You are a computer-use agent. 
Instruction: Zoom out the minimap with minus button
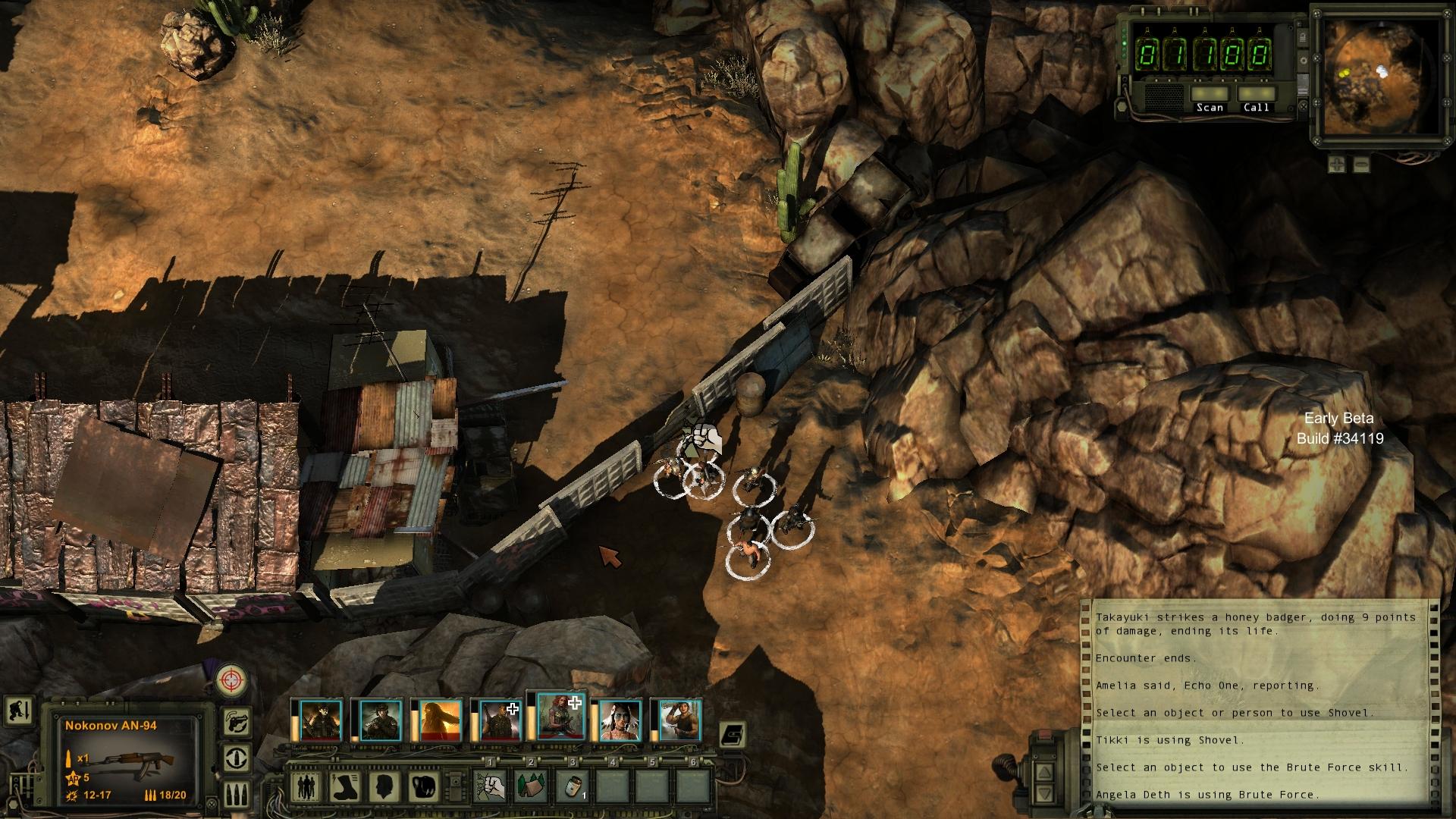pos(1361,163)
